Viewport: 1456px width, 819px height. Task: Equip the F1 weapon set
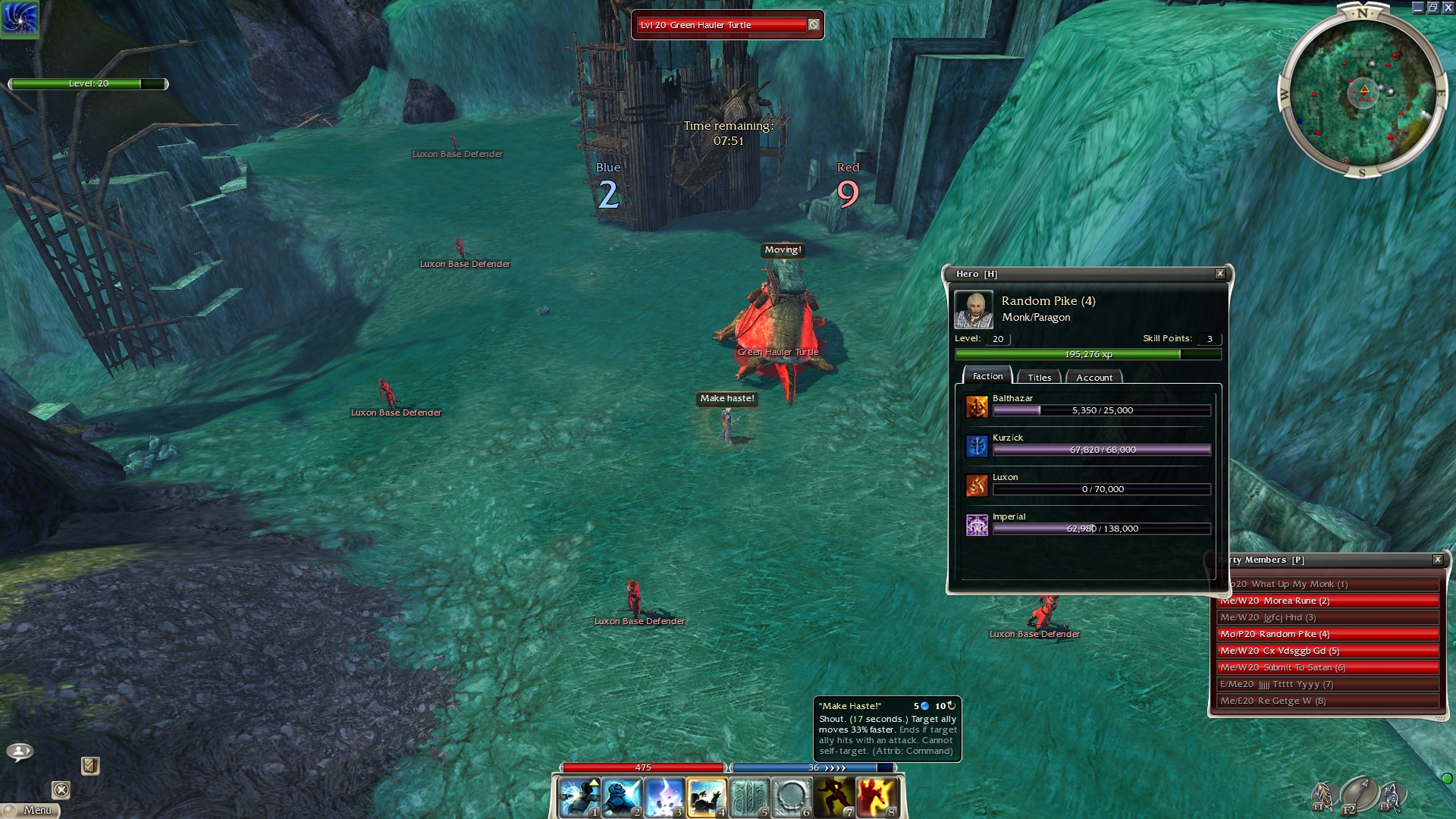tap(1323, 795)
